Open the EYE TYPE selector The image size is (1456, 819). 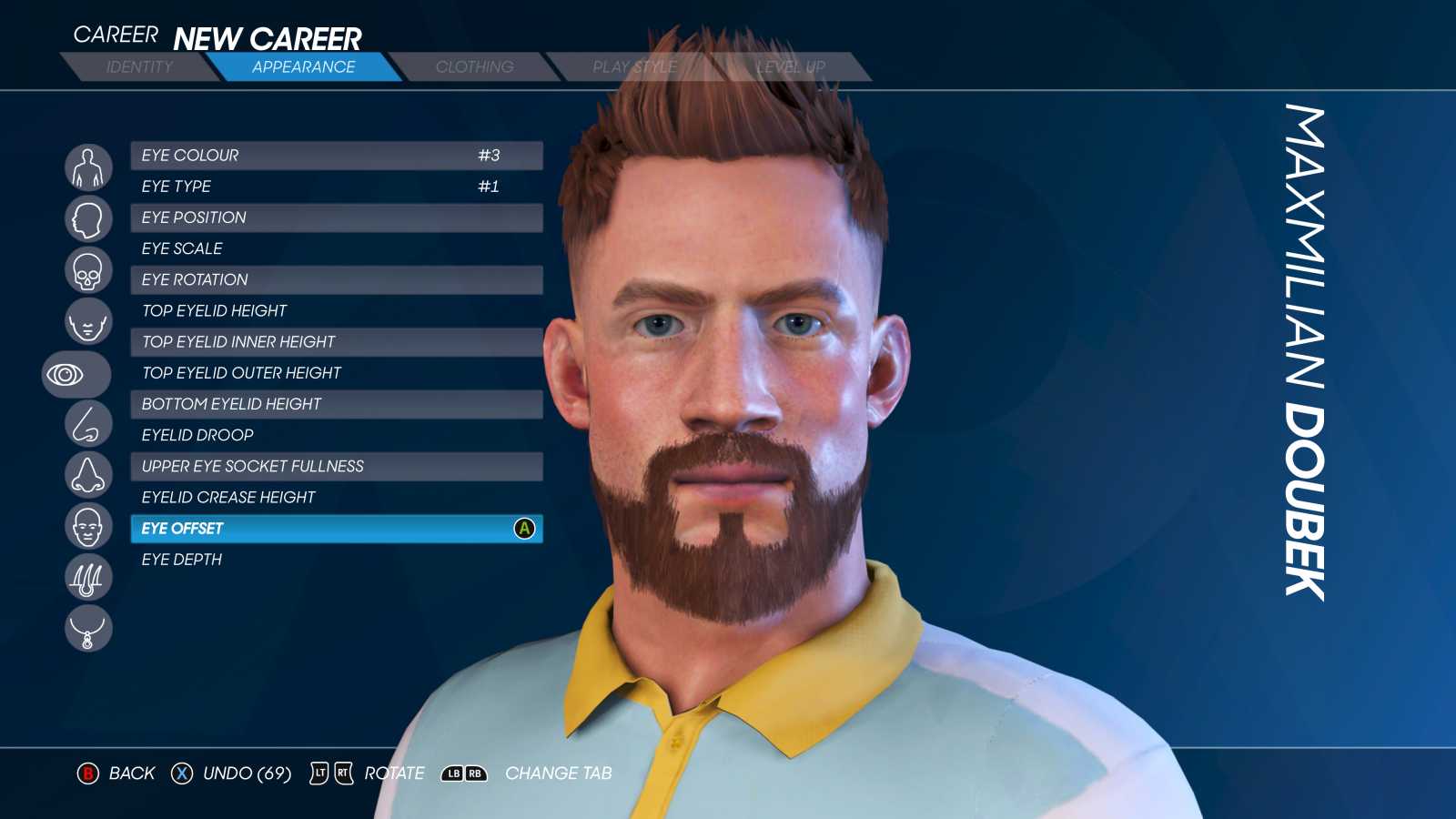point(335,187)
